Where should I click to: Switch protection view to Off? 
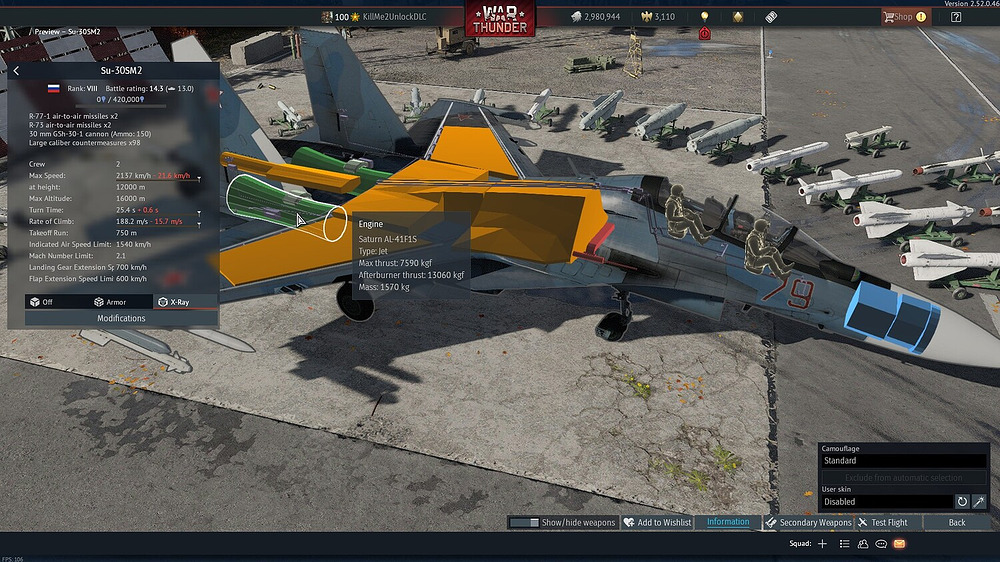pos(43,301)
